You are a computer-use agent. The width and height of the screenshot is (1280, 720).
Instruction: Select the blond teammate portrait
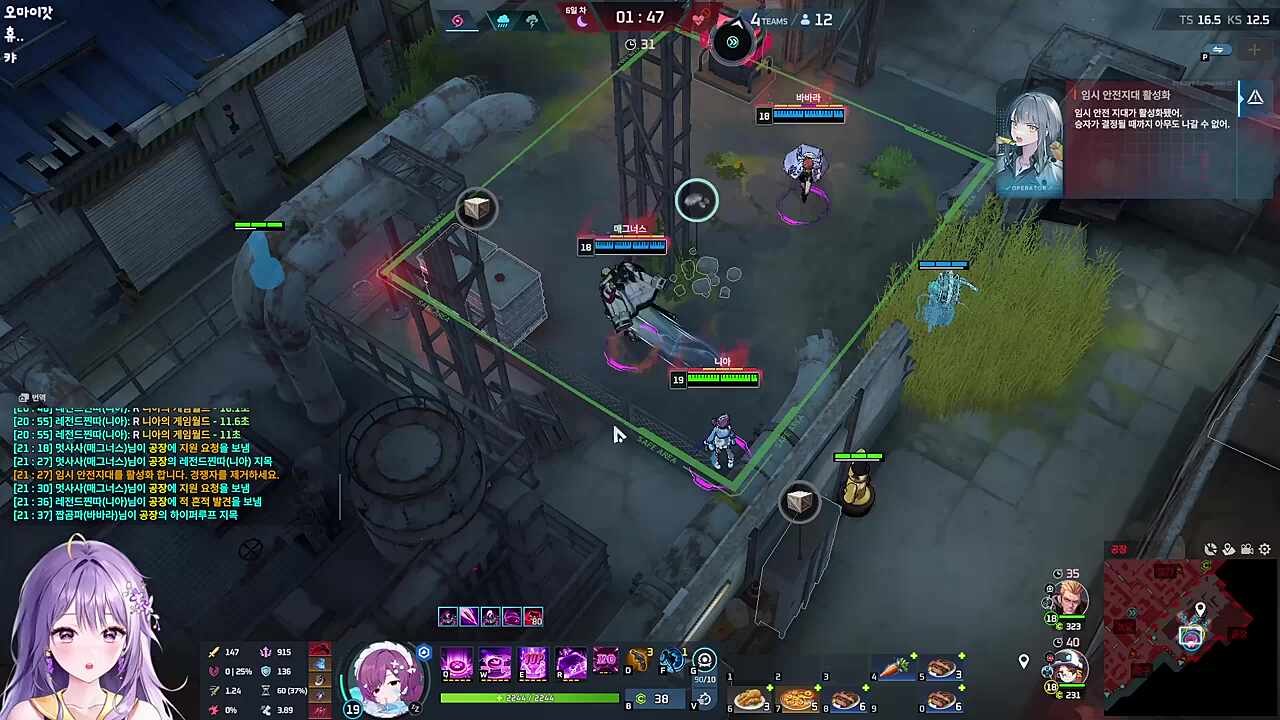point(1069,599)
